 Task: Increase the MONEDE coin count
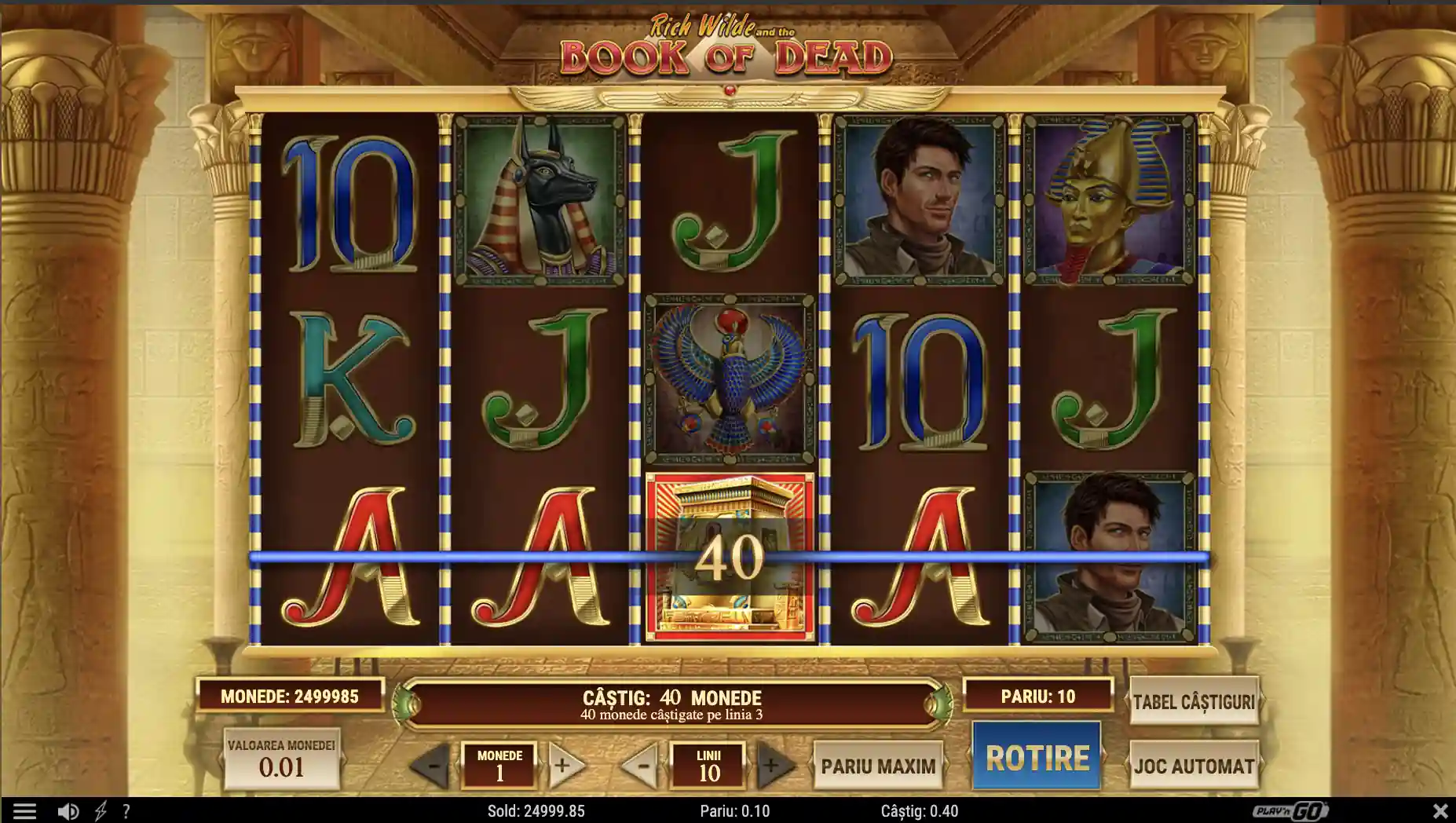click(565, 766)
